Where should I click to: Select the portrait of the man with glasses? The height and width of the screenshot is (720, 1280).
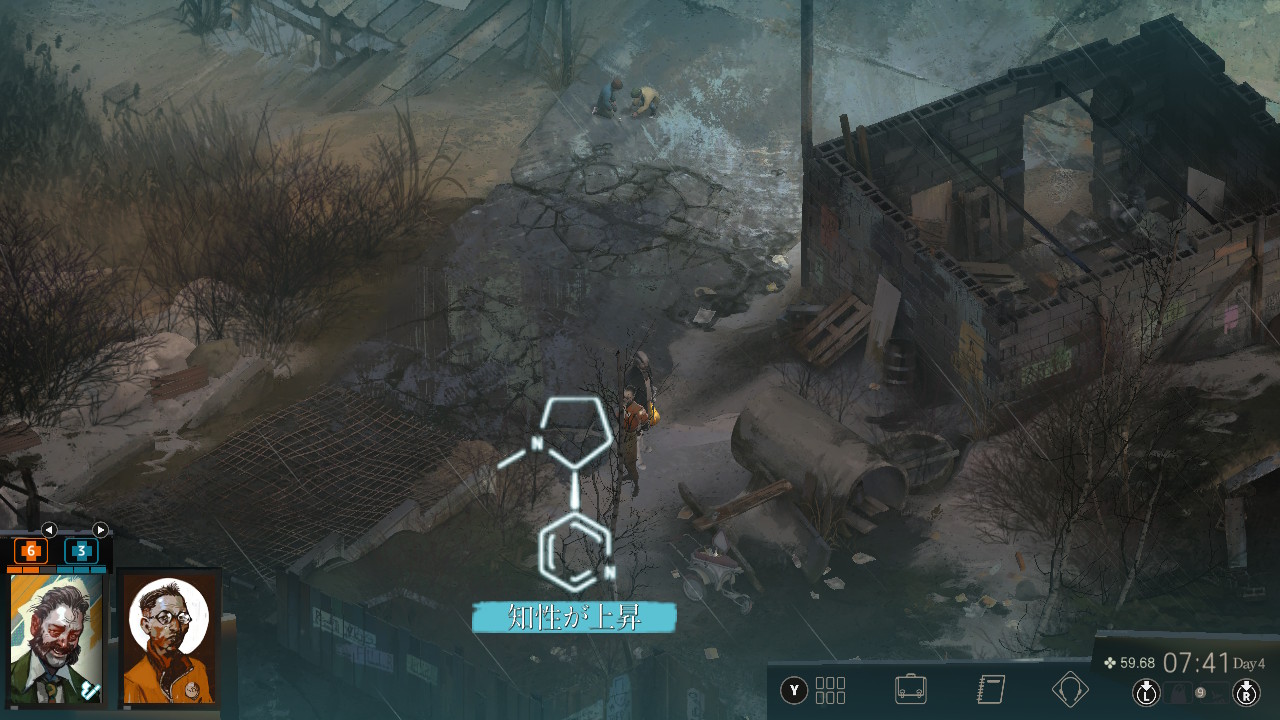pos(170,639)
